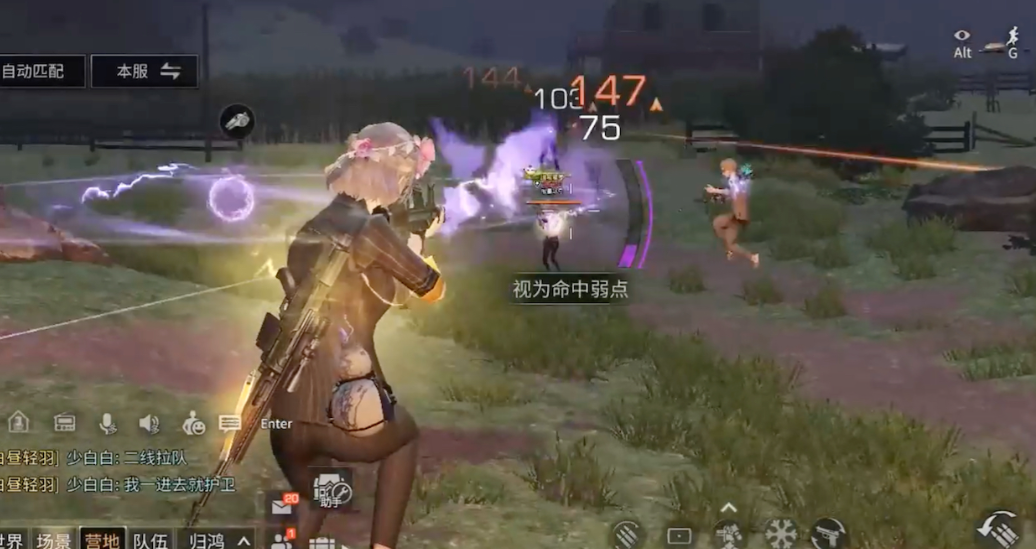The height and width of the screenshot is (549, 1036).
Task: Toggle the speaker sound icon
Action: click(149, 423)
